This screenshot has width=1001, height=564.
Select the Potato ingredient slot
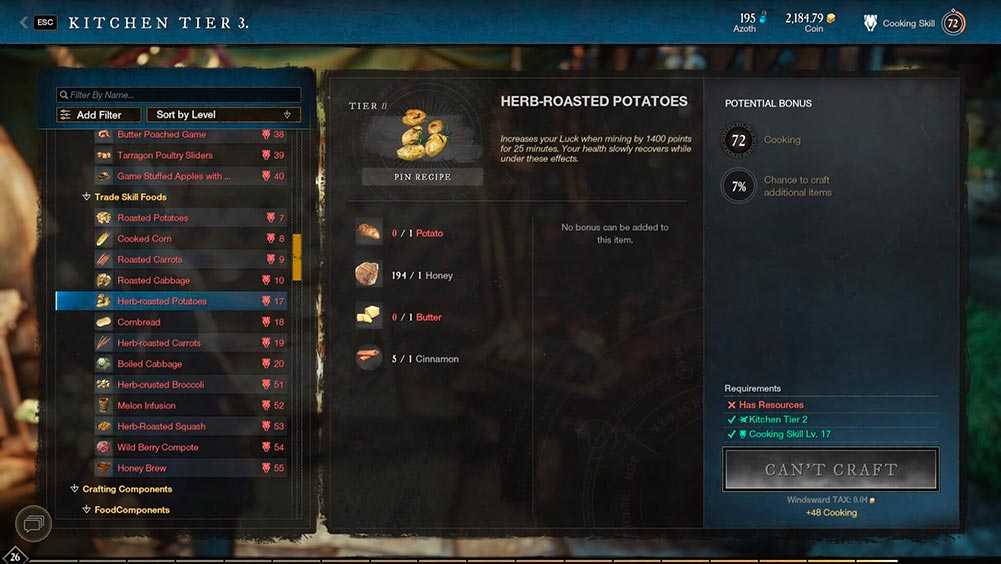pos(369,233)
